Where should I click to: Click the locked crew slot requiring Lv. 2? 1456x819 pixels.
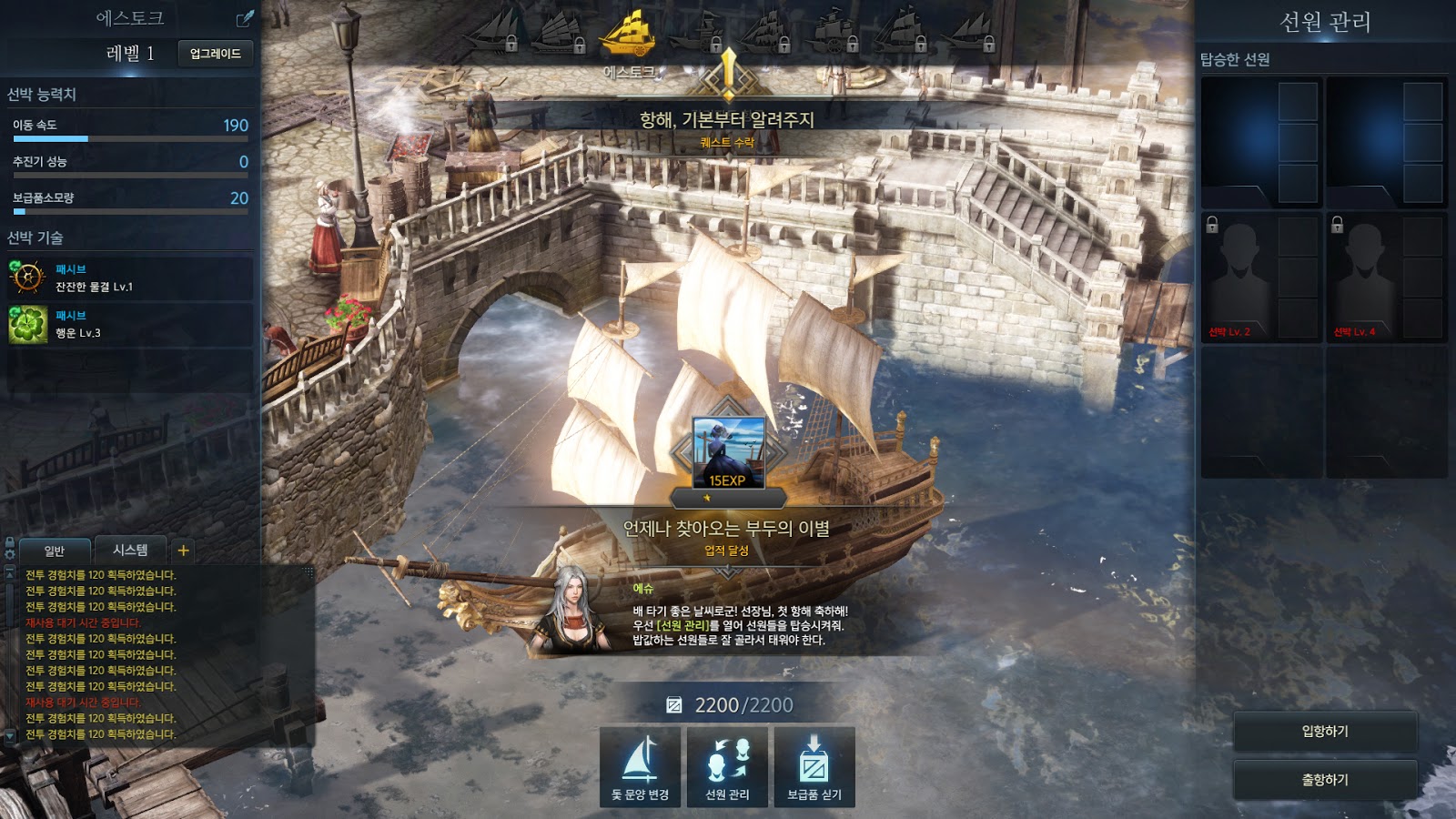pyautogui.click(x=1260, y=278)
